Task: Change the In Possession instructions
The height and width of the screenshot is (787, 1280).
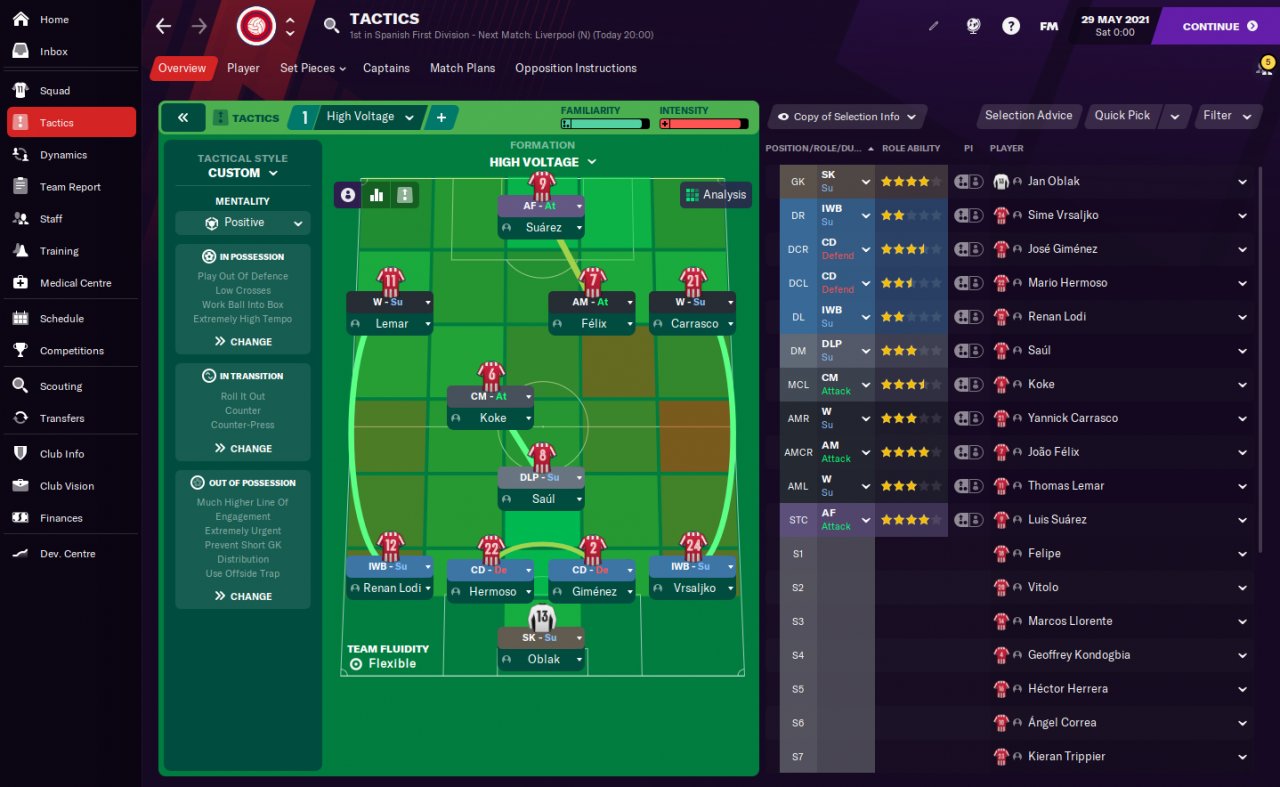Action: (243, 341)
